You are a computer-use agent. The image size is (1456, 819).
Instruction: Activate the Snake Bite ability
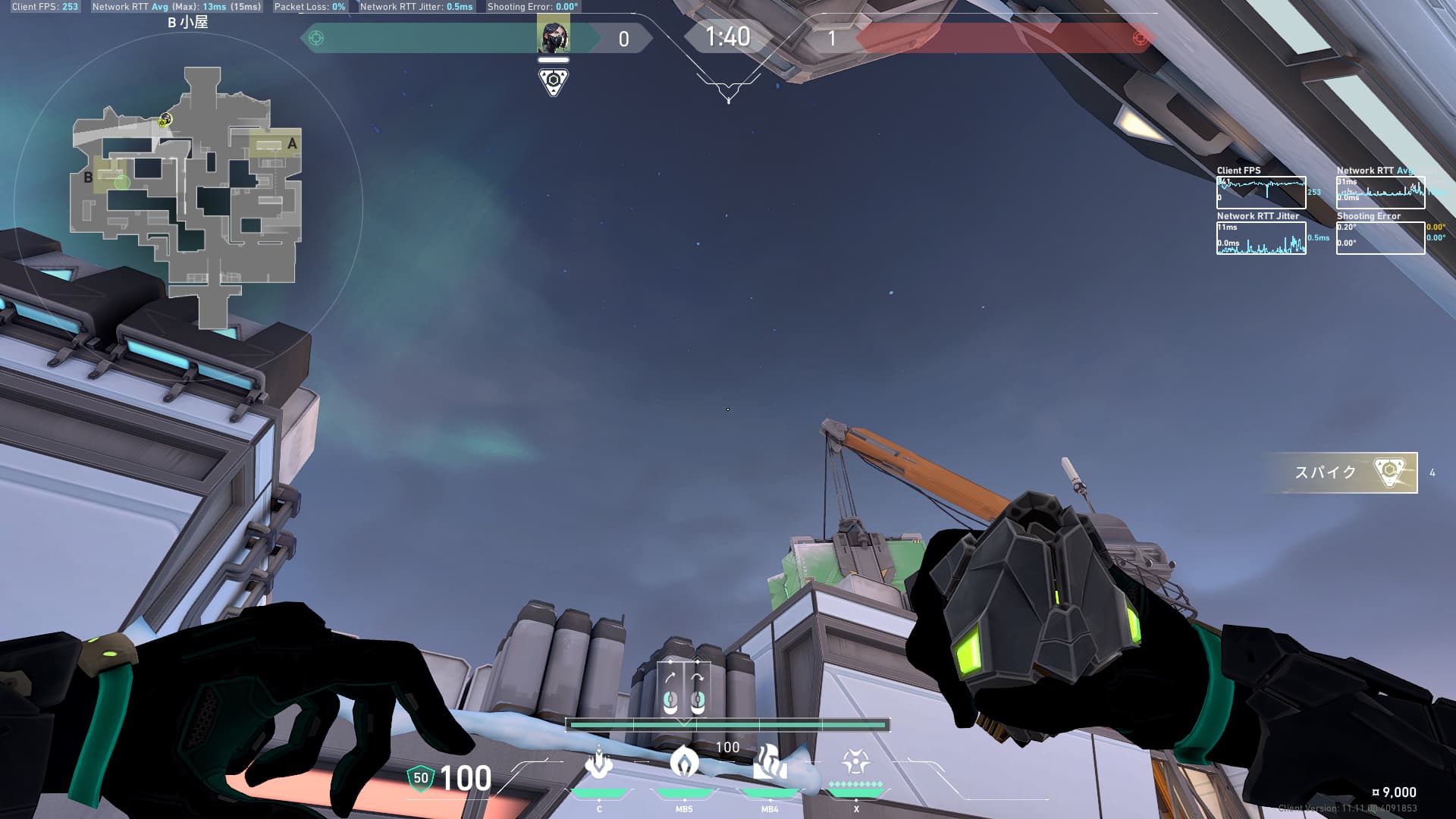click(599, 763)
